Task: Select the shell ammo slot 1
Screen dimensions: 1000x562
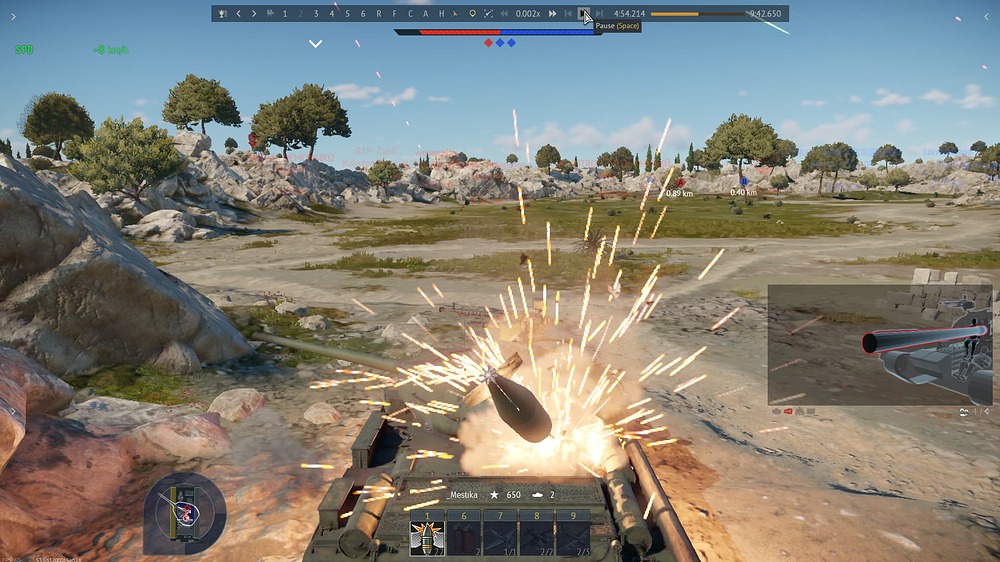Action: [x=427, y=534]
